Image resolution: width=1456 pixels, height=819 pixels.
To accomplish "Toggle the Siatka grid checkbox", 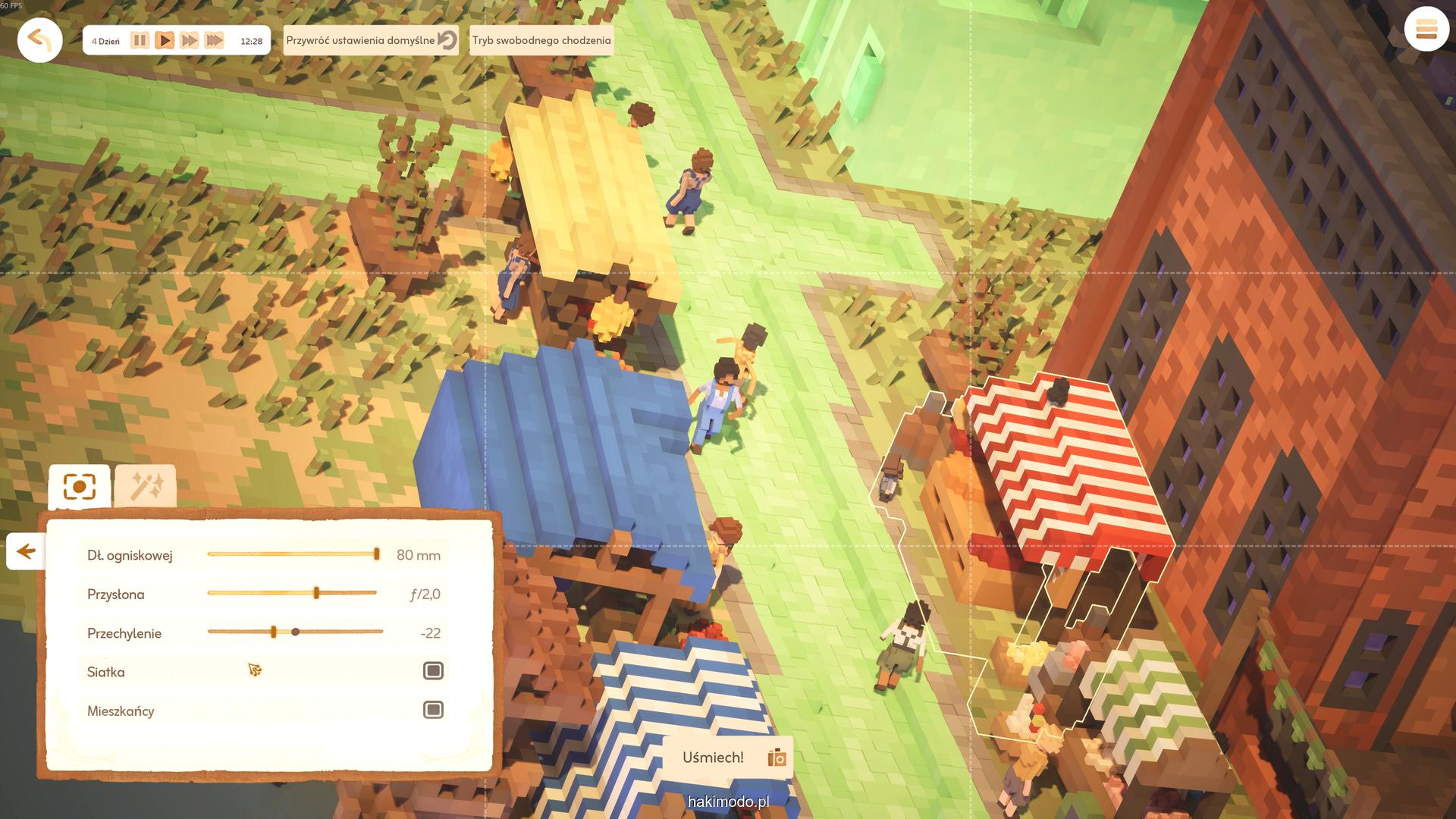I will pos(433,671).
